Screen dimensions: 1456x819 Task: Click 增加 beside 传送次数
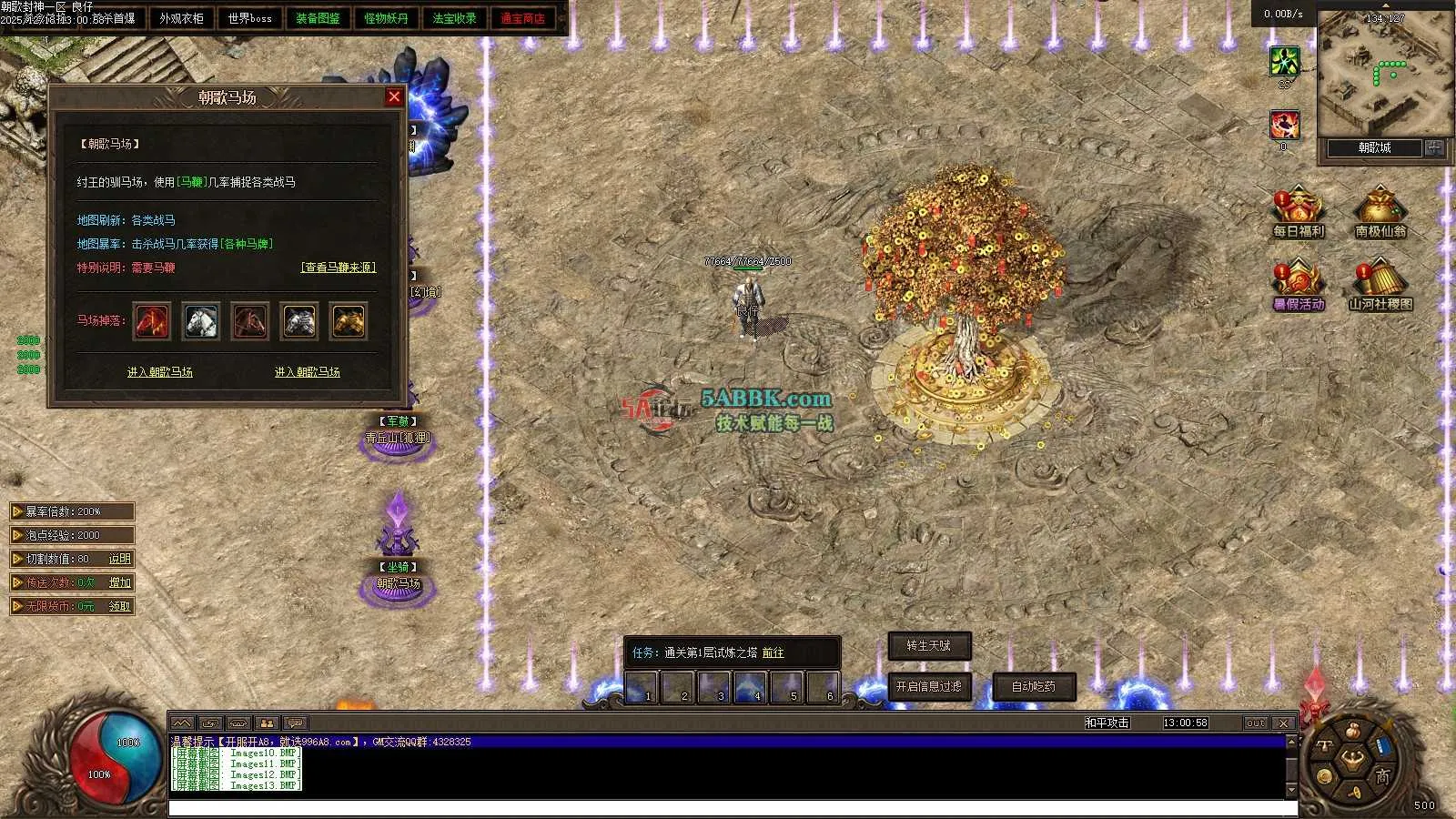[x=119, y=582]
